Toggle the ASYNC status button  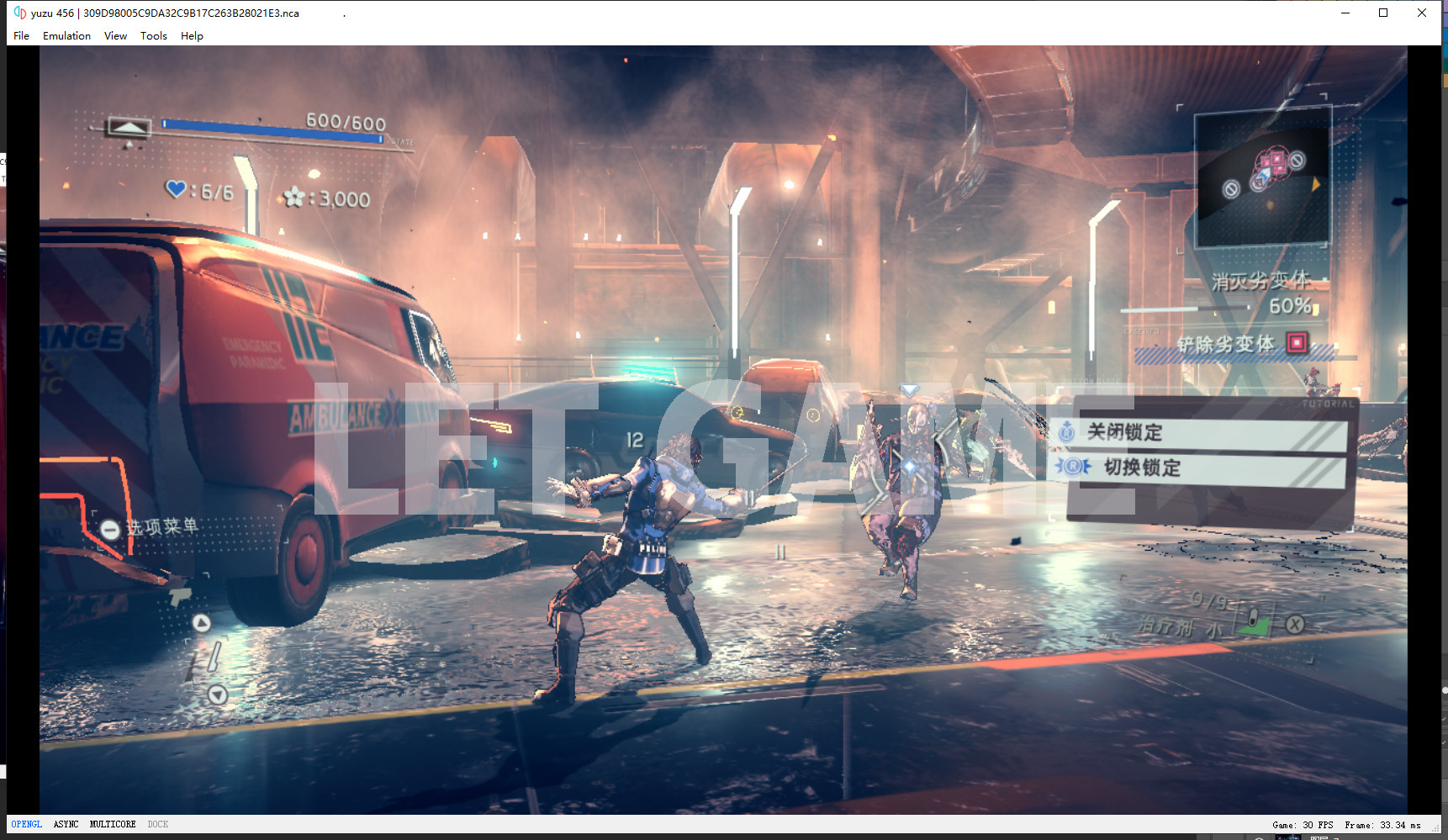click(66, 825)
